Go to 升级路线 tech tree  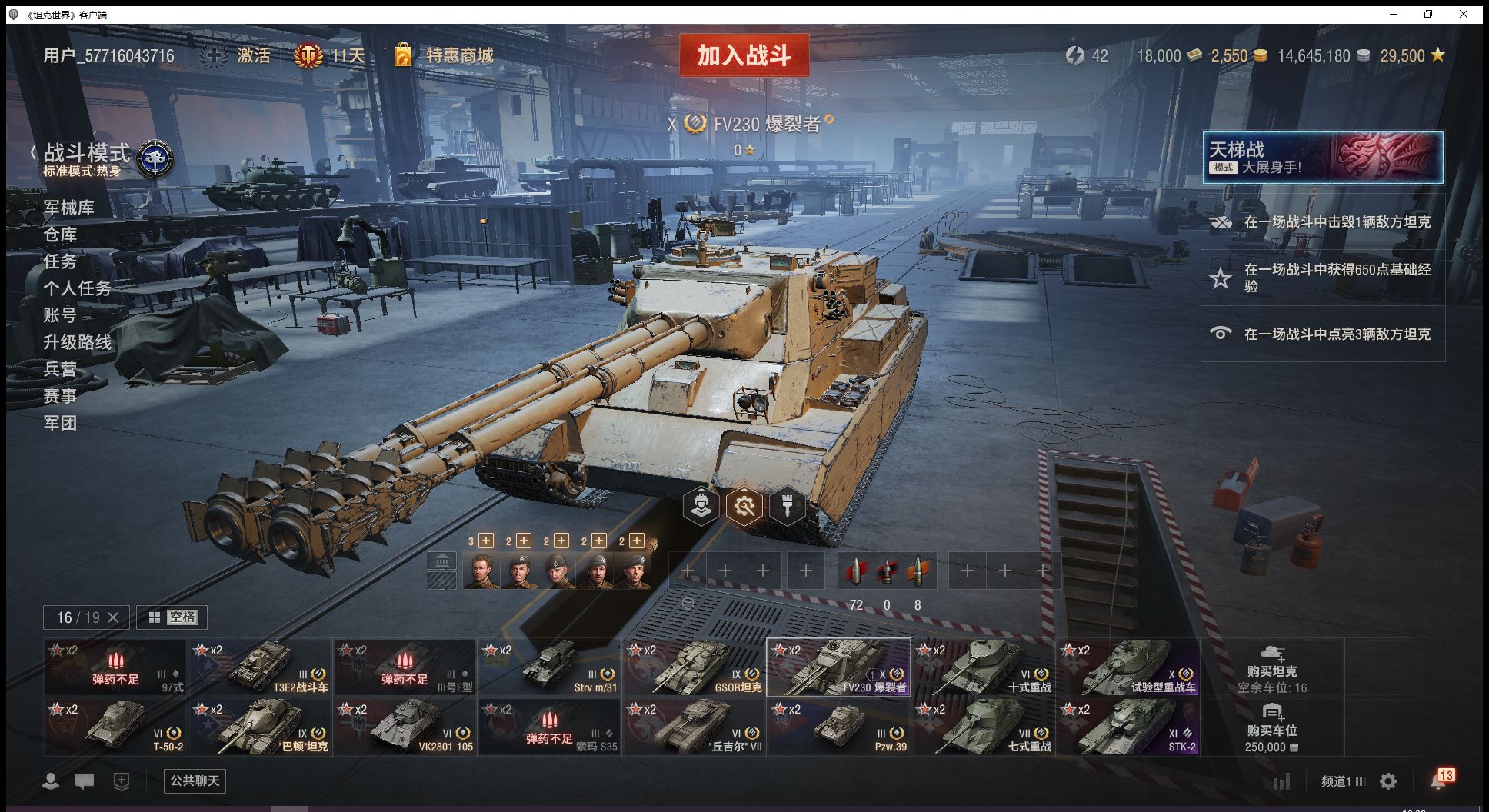point(77,342)
